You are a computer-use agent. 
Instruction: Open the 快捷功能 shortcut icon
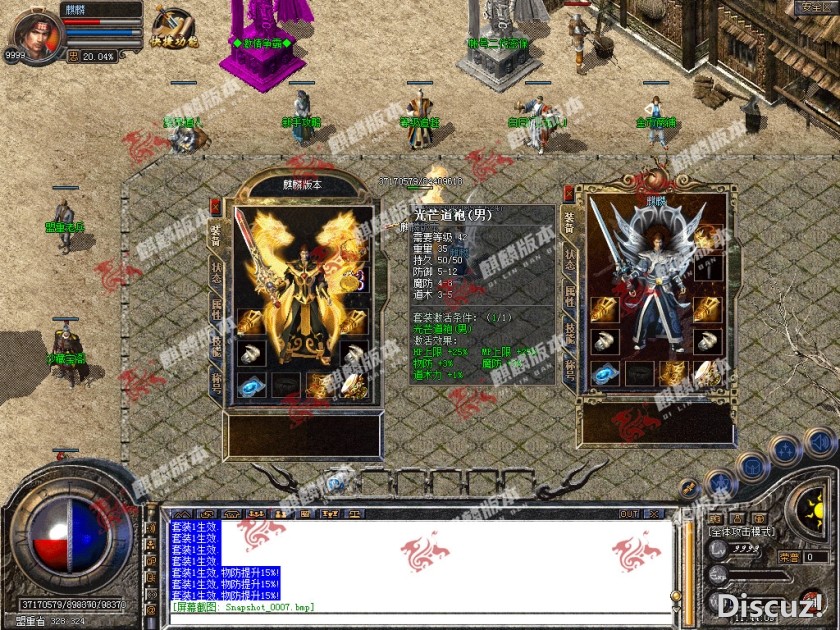pos(174,28)
